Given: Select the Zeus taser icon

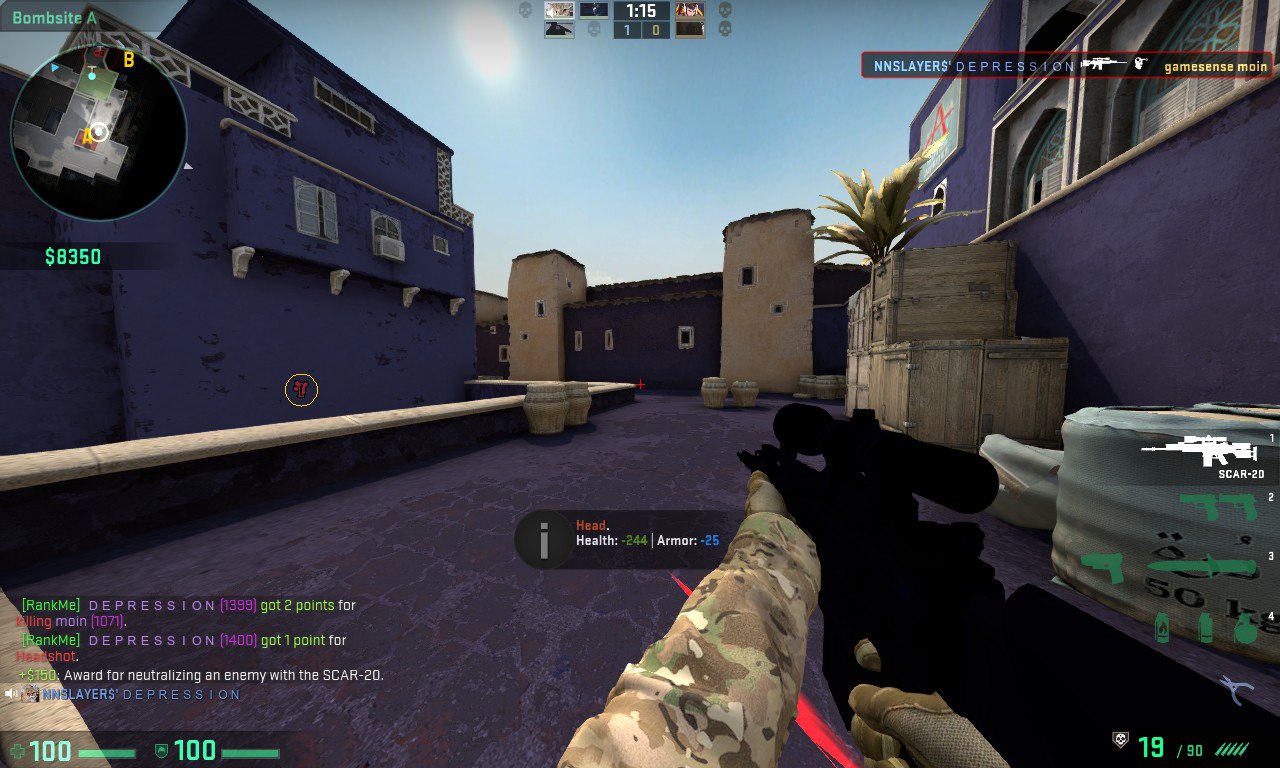Looking at the screenshot, I should click(x=1101, y=569).
